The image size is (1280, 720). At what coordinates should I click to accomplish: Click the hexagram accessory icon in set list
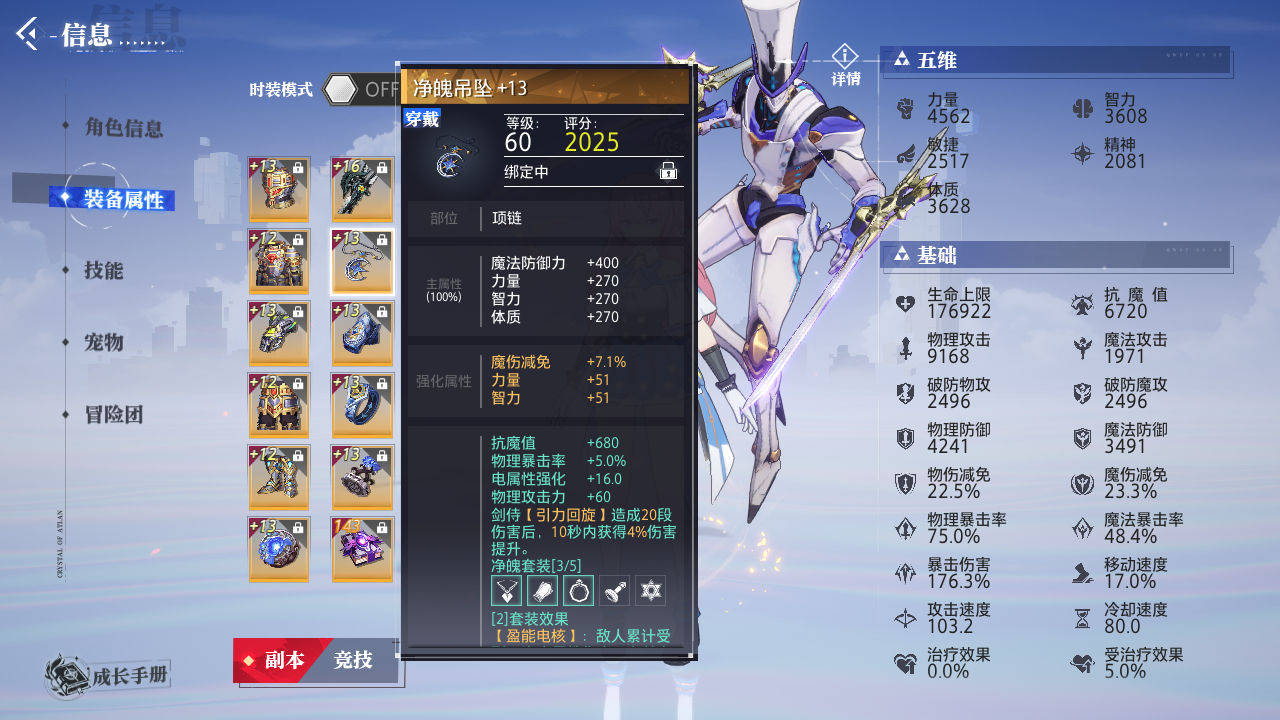pyautogui.click(x=650, y=590)
